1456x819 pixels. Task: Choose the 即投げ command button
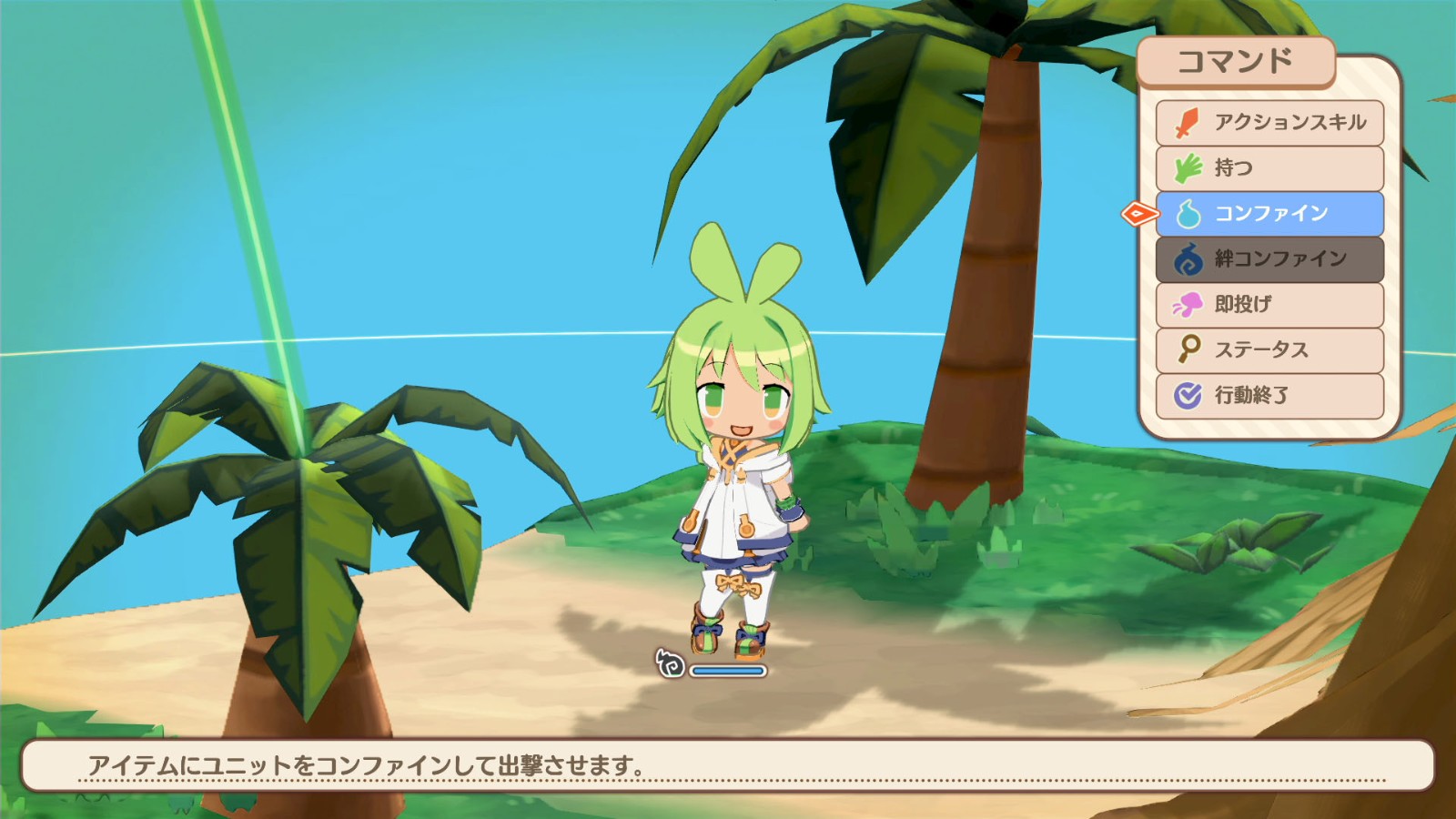tap(1274, 305)
